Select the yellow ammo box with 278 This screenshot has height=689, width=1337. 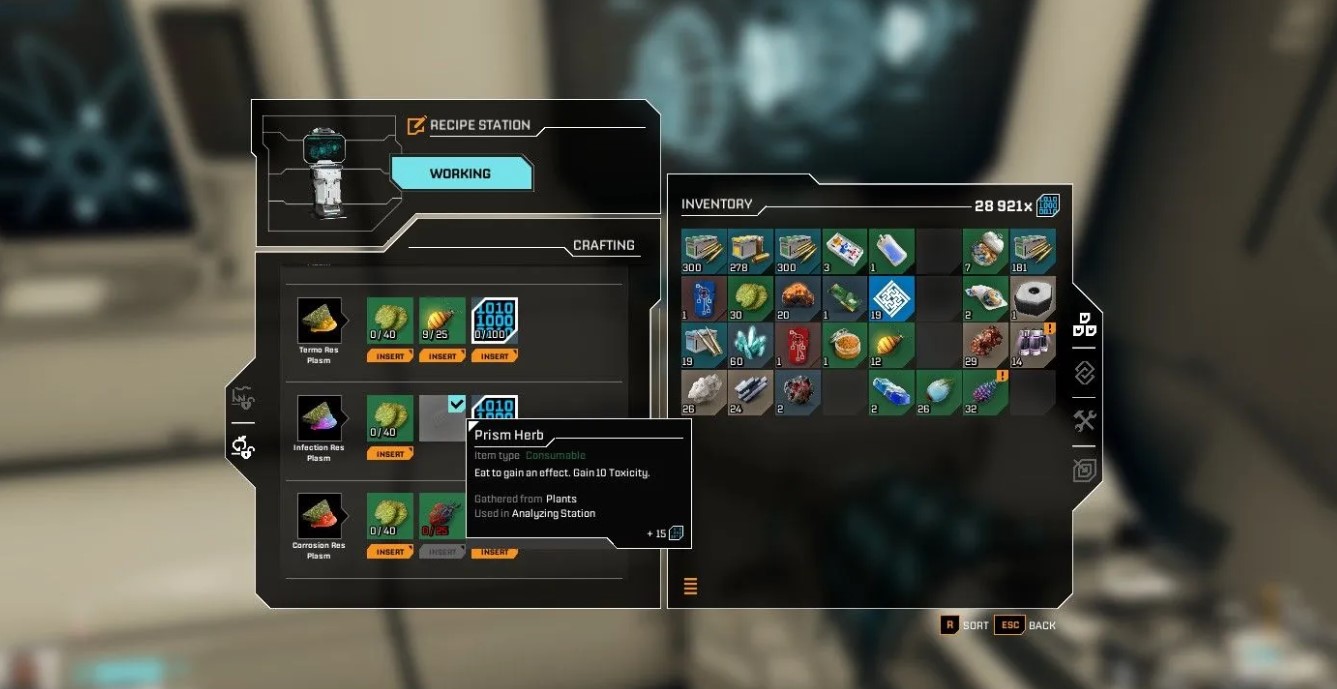click(x=751, y=251)
